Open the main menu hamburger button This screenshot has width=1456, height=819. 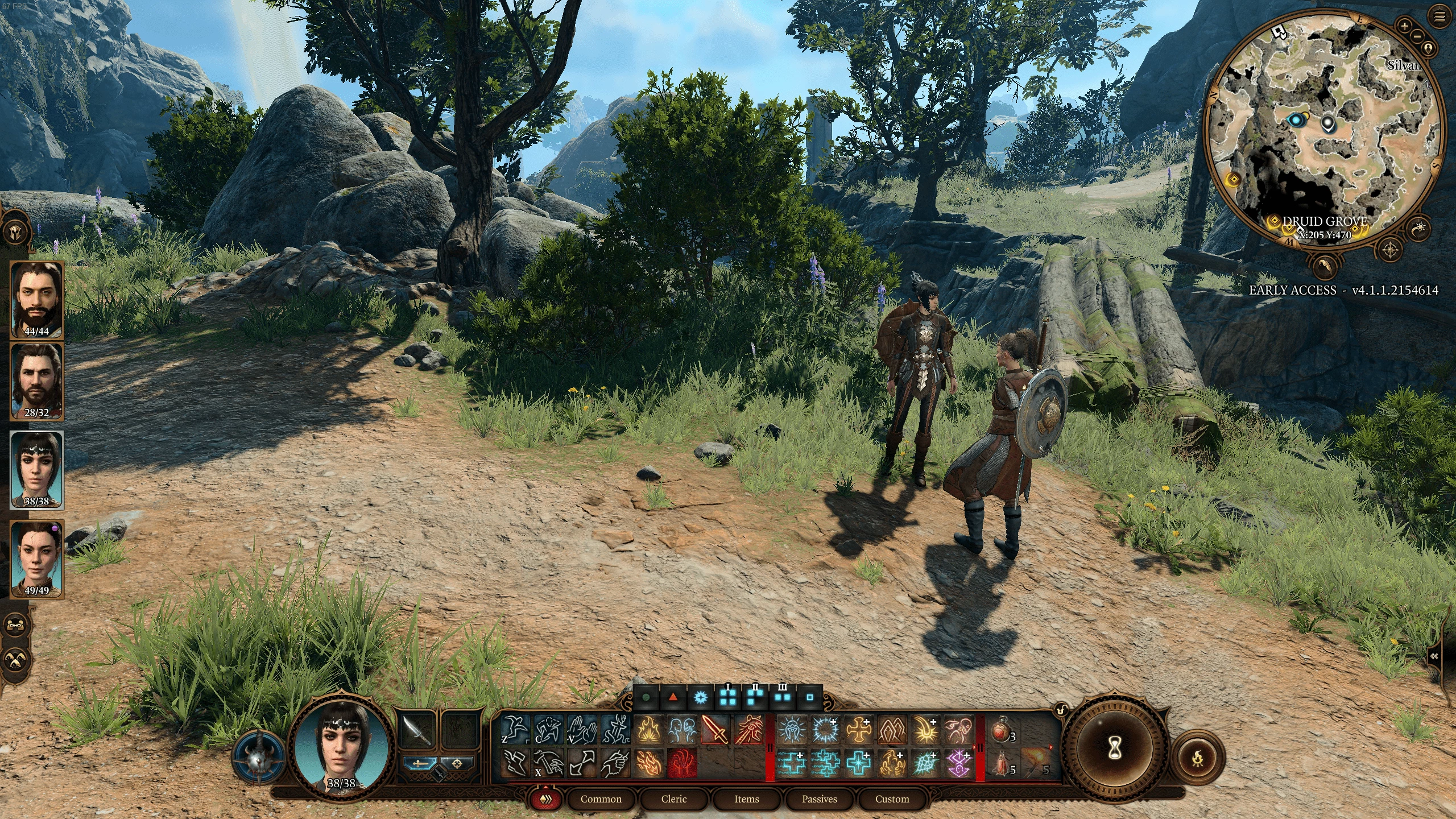pos(1440,17)
